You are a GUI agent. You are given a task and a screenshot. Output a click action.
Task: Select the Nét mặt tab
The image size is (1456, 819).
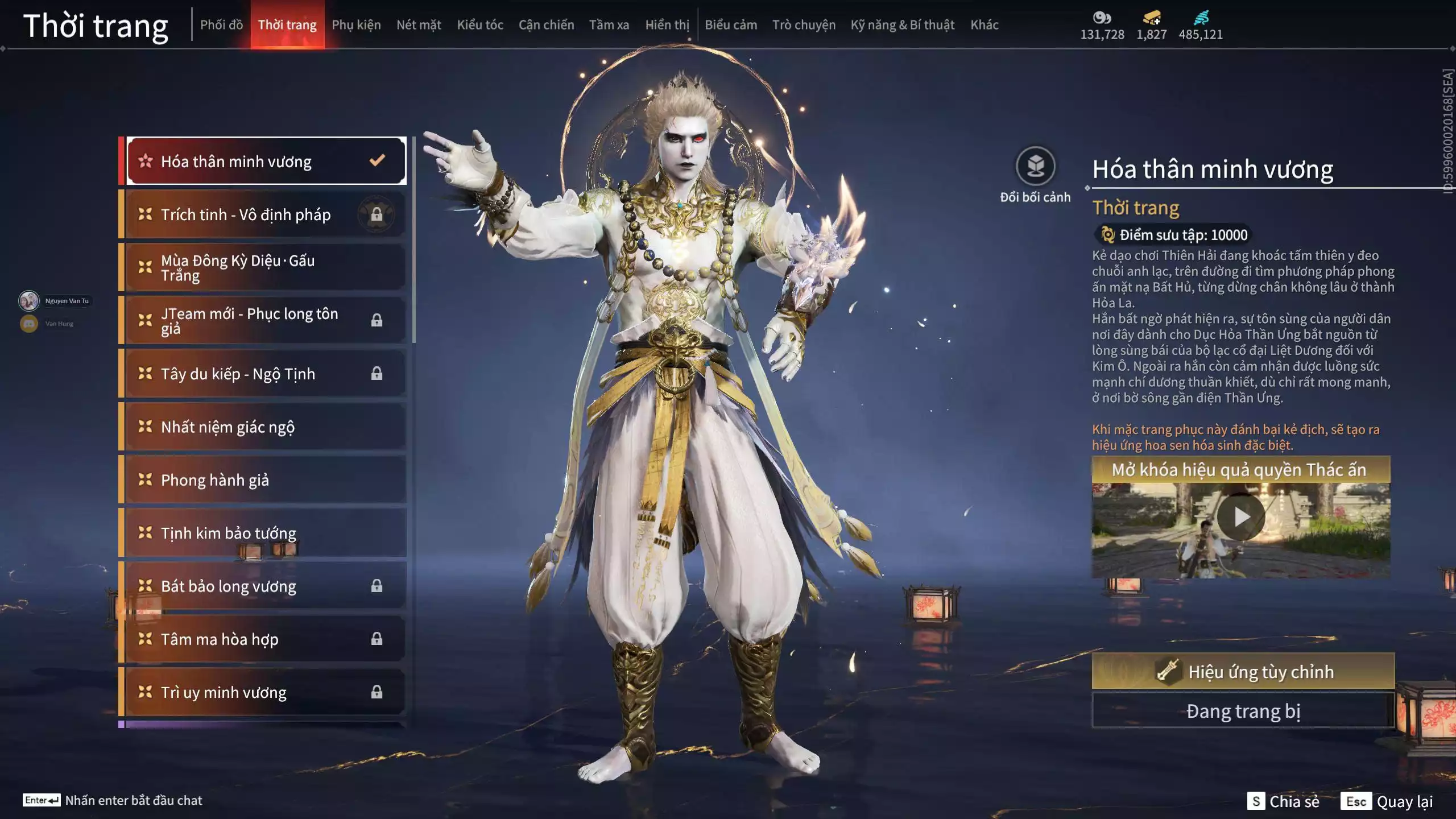419,25
